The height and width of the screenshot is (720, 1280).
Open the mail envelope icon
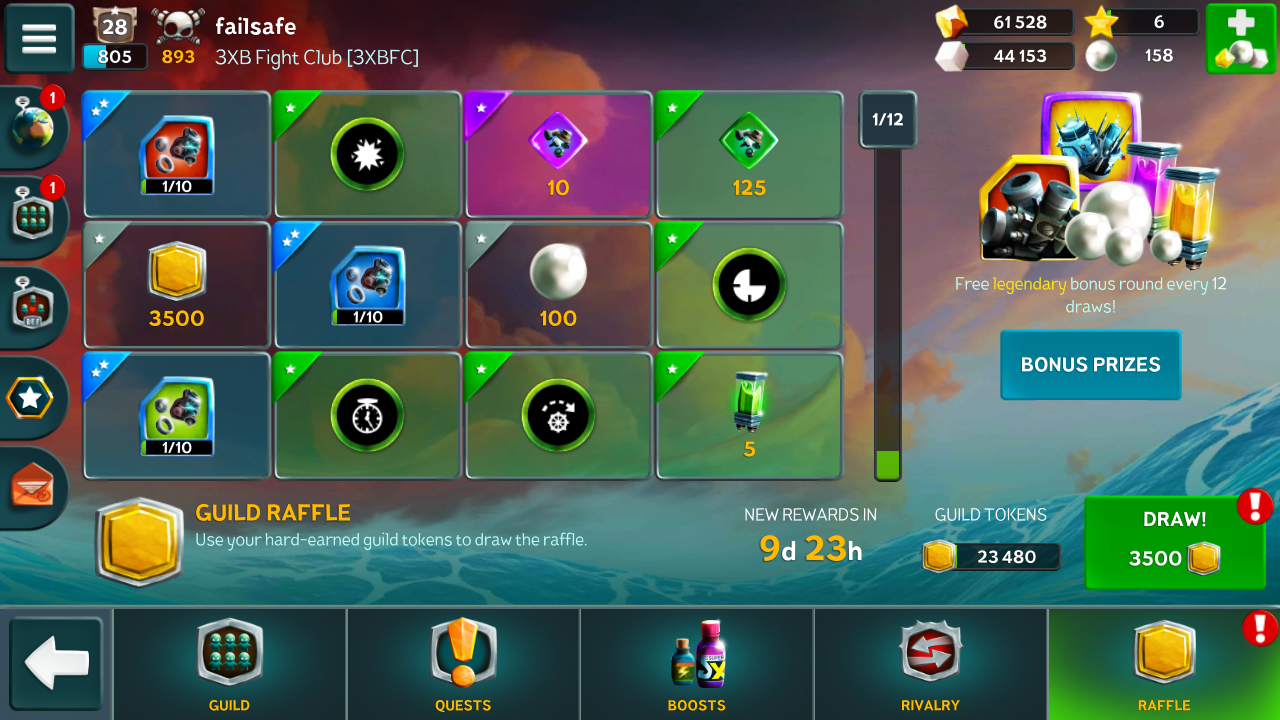(32, 487)
